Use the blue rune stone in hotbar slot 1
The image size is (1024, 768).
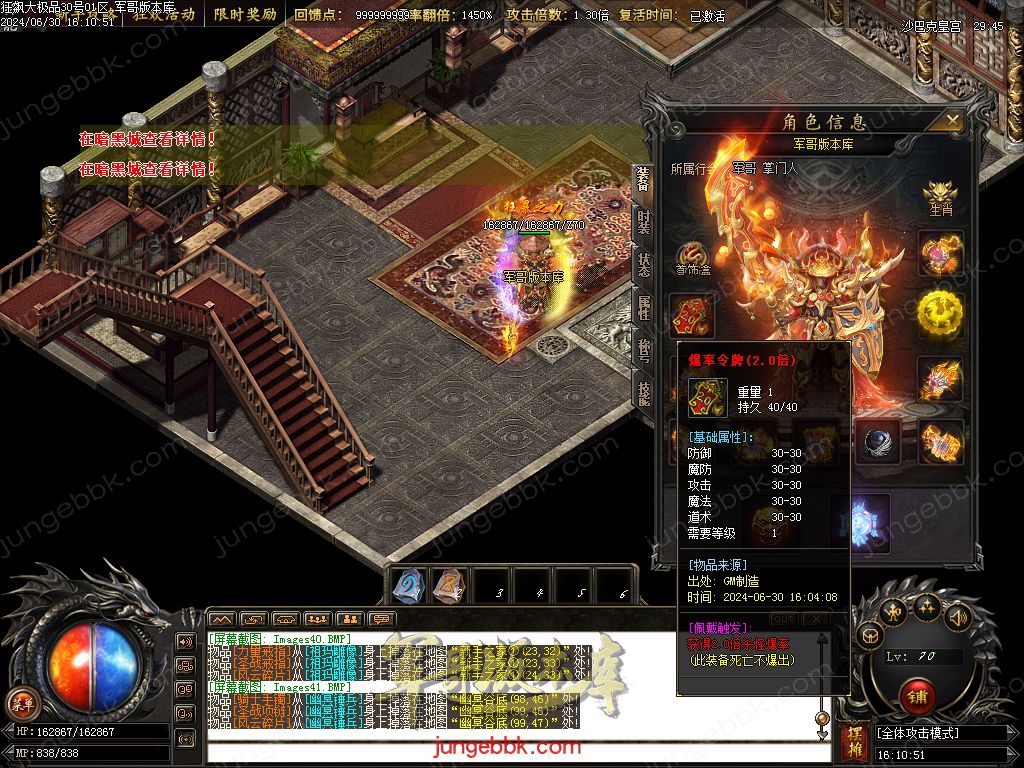tap(409, 586)
